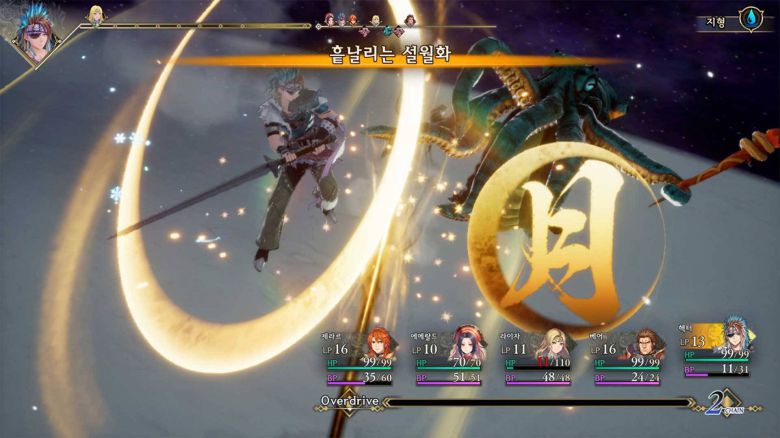Select the orange-haired party member portrait
The height and width of the screenshot is (438, 780).
(x=380, y=343)
